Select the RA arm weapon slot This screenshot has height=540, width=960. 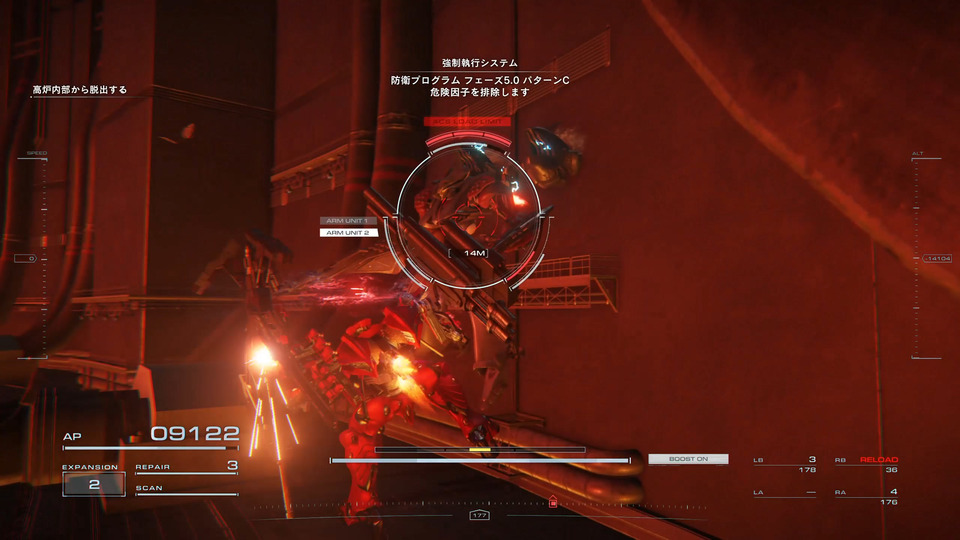[867, 496]
